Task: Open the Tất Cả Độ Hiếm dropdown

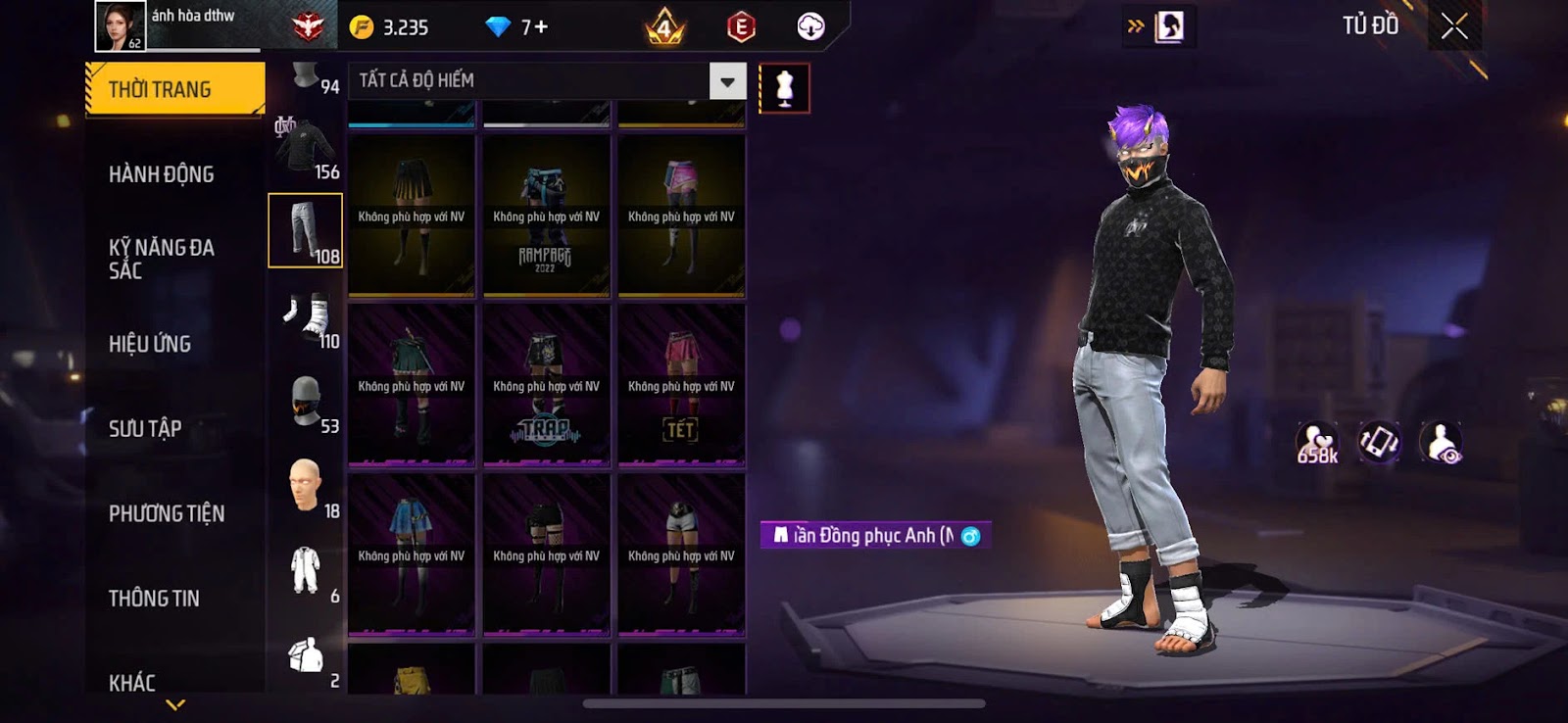Action: click(727, 81)
